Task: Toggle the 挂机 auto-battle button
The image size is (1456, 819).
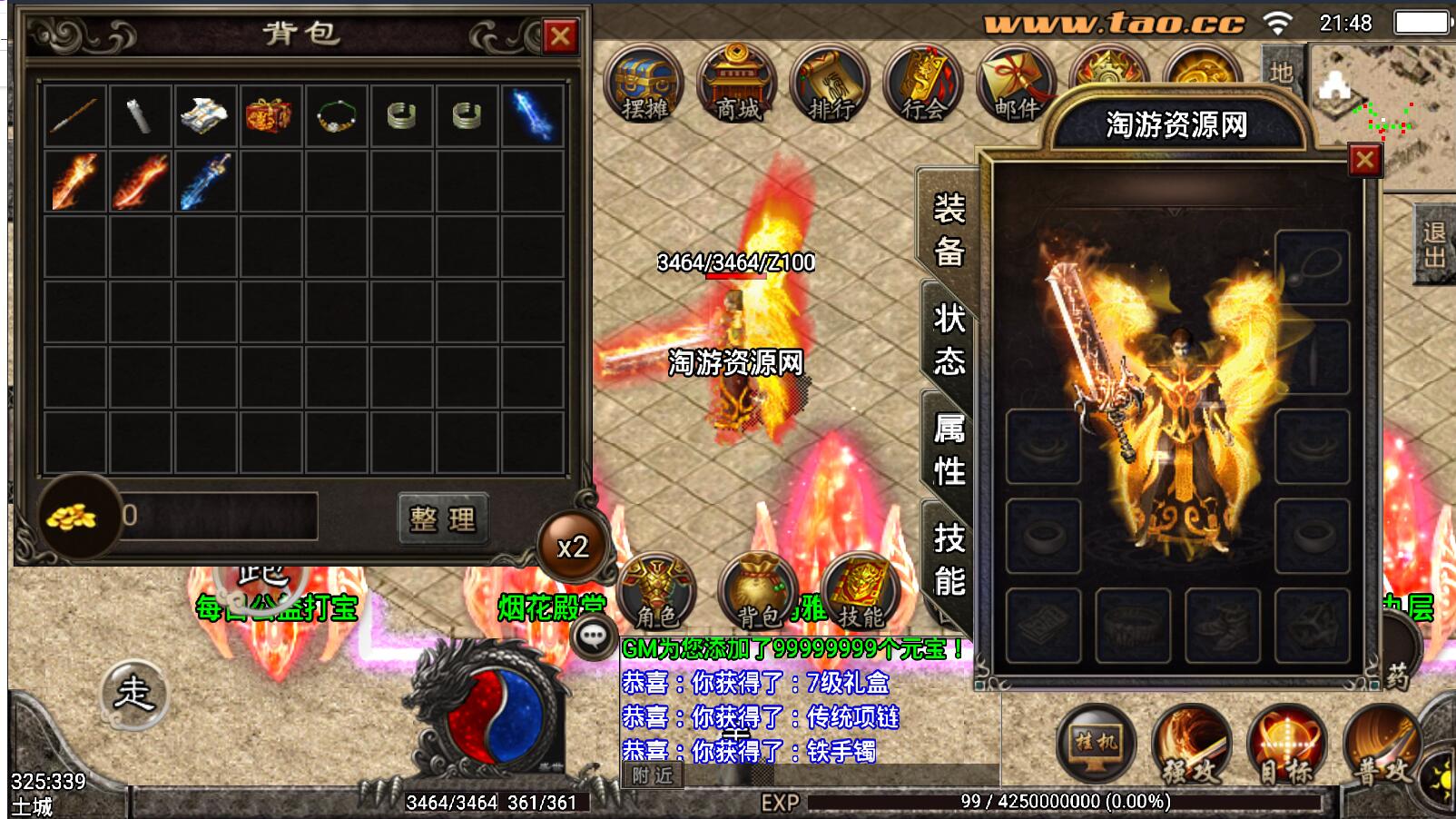Action: tap(1097, 743)
